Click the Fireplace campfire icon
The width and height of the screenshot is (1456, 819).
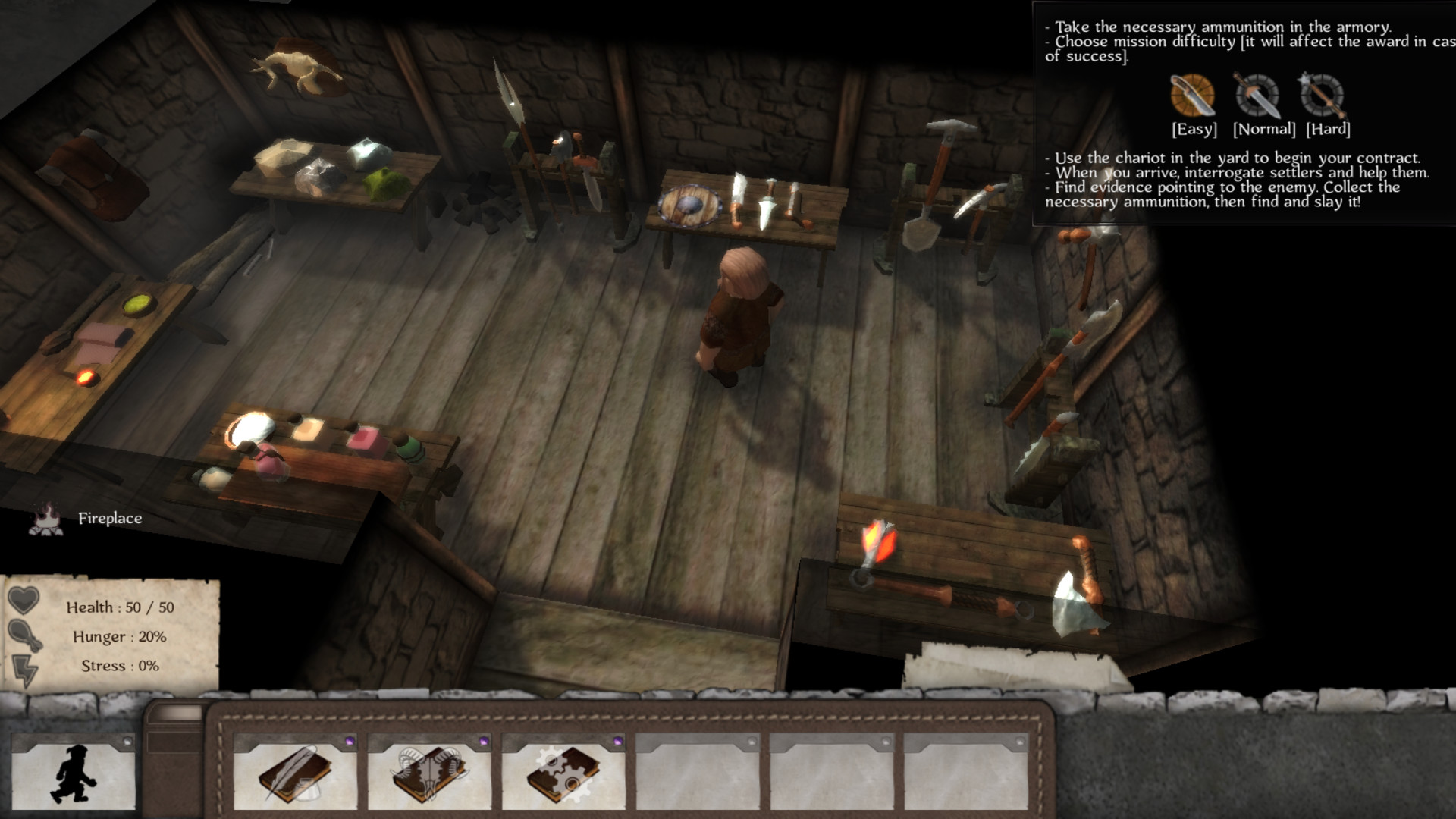(45, 519)
